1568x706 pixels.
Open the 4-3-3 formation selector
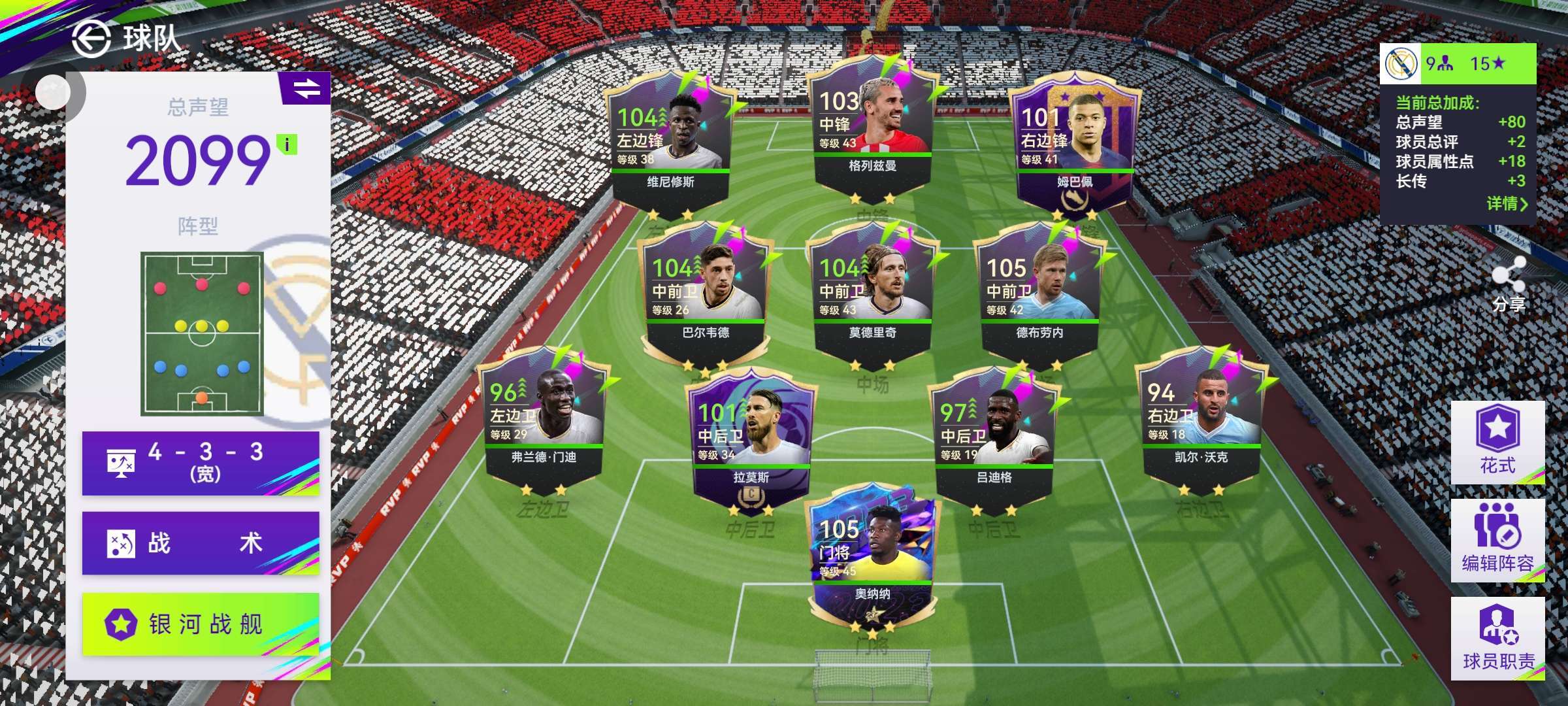pos(201,463)
